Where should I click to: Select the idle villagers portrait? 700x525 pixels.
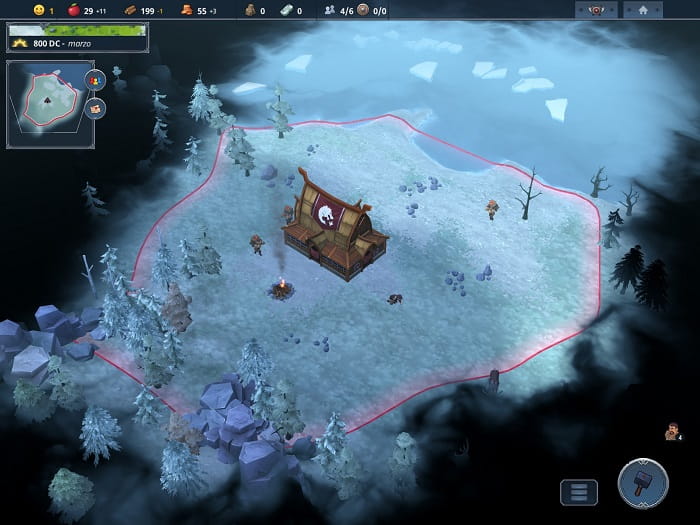click(x=672, y=431)
